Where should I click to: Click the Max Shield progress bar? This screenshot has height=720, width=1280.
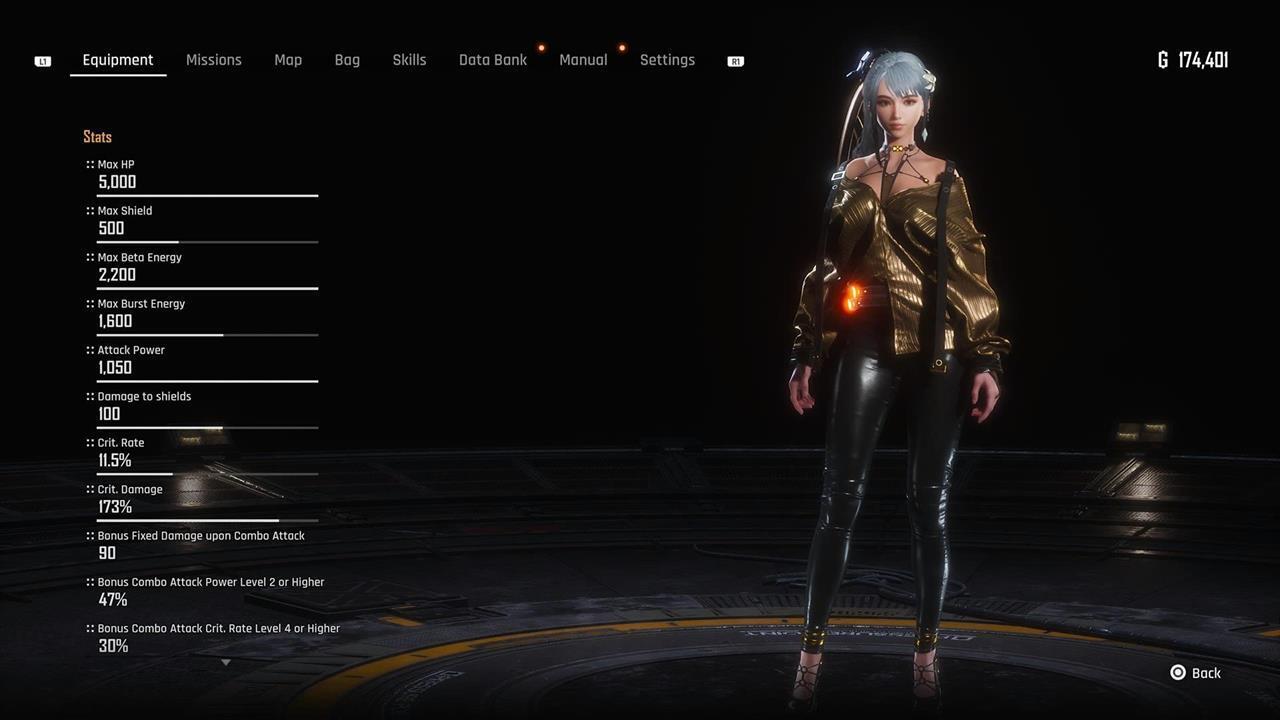click(x=207, y=241)
